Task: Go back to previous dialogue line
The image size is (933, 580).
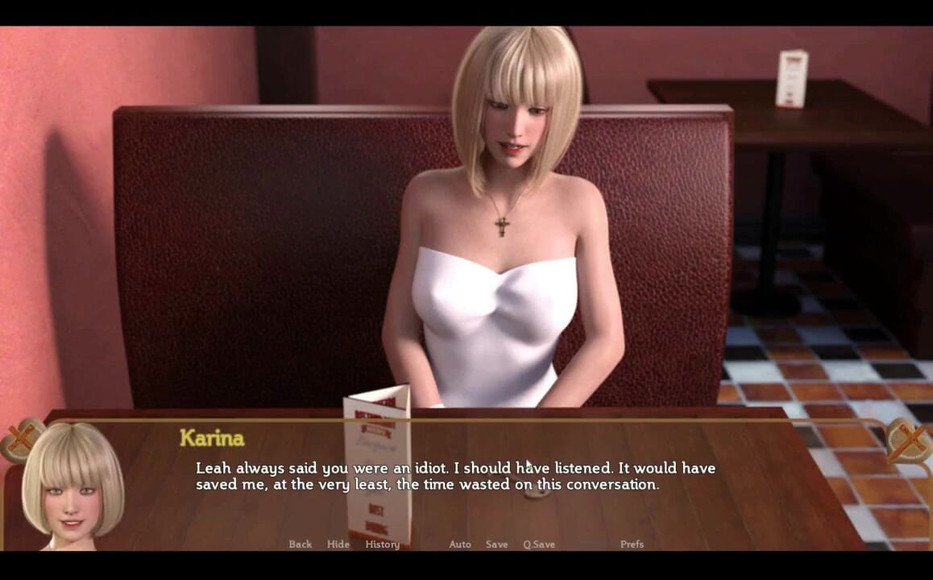Action: click(x=300, y=544)
